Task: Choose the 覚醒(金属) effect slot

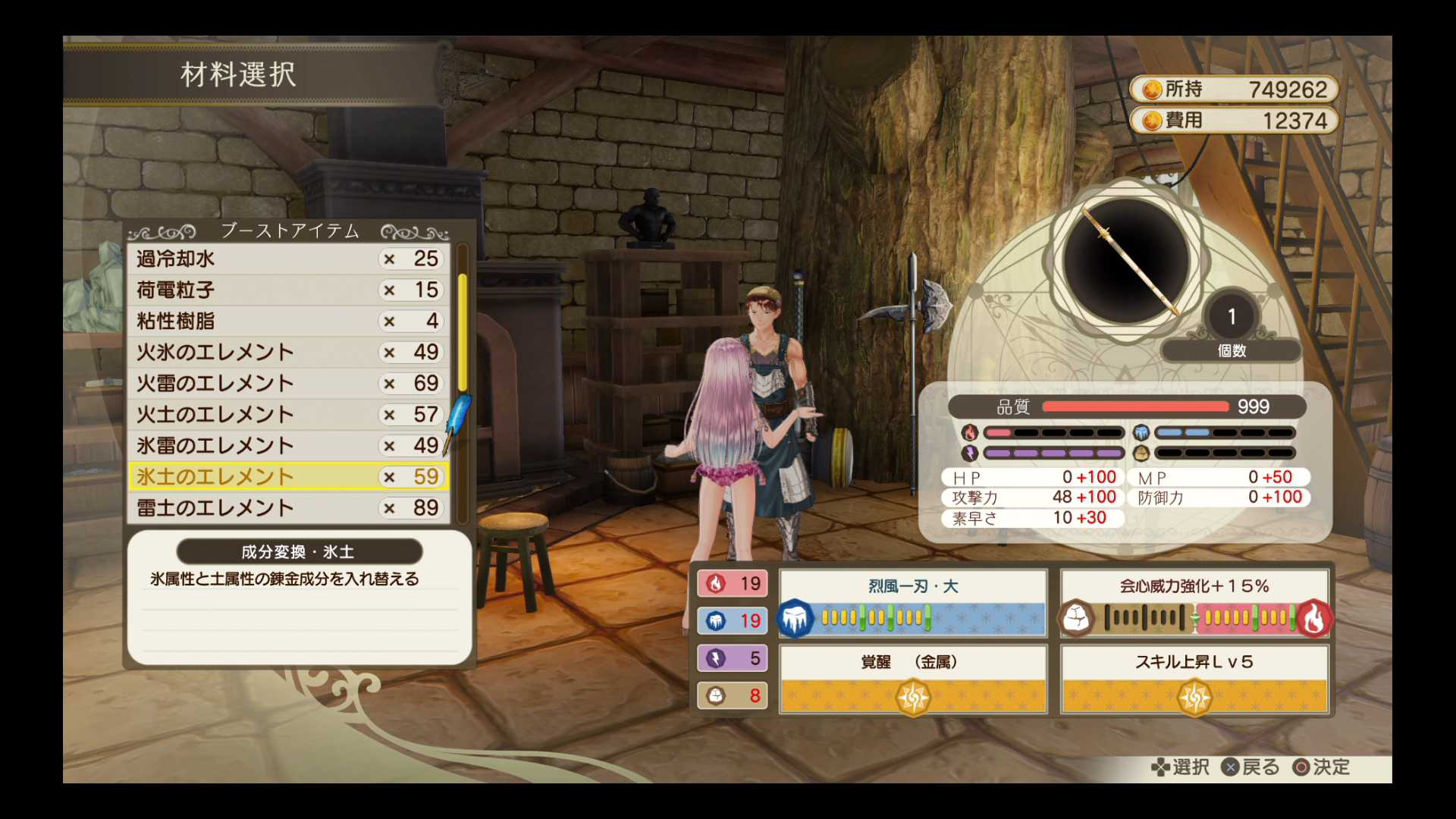Action: [x=913, y=679]
